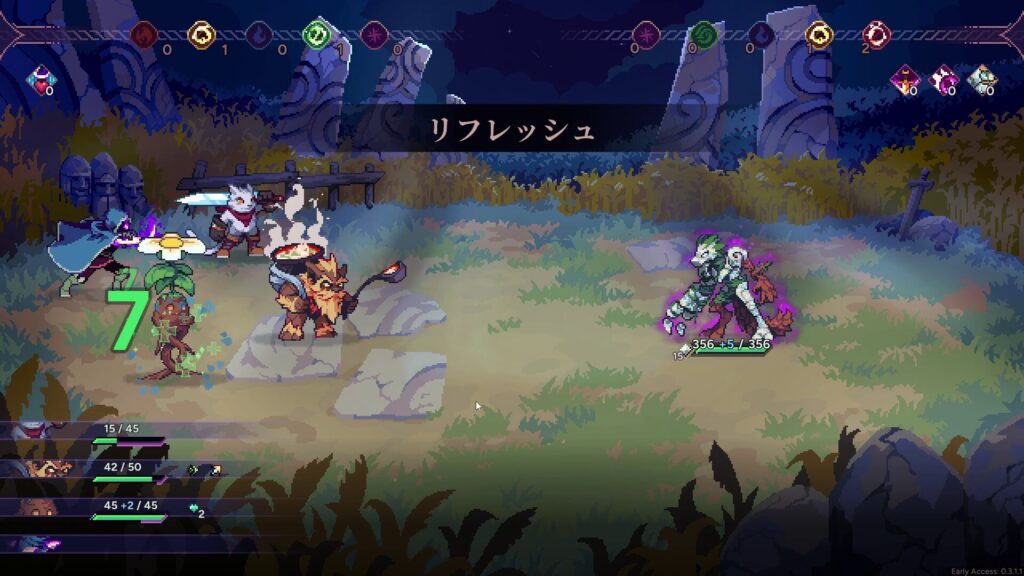Click the diagonal arrow status icon
Viewport: 1024px width, 576px height.
point(214,469)
